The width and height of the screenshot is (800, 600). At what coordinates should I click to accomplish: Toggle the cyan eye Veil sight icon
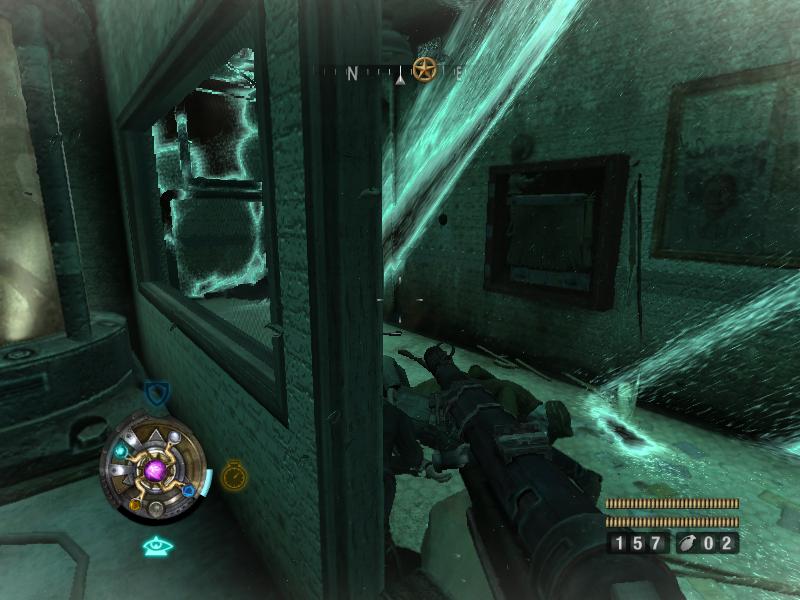157,546
